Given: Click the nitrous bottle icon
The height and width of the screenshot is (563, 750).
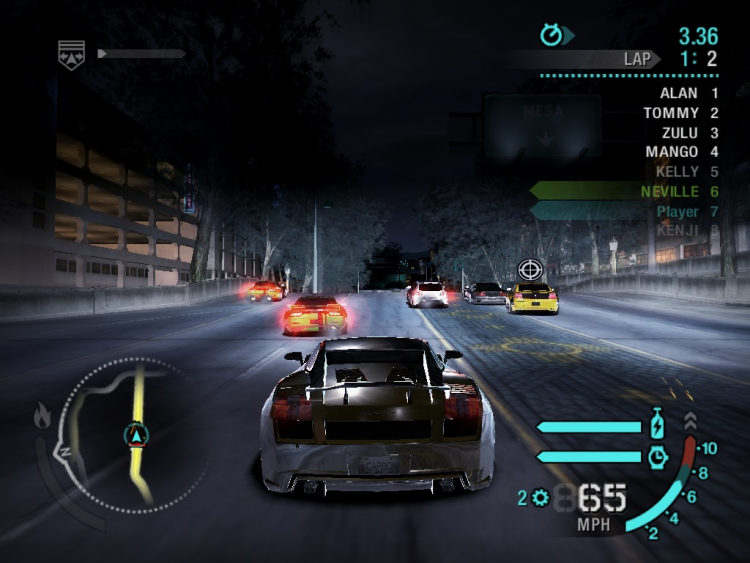Looking at the screenshot, I should [x=658, y=424].
